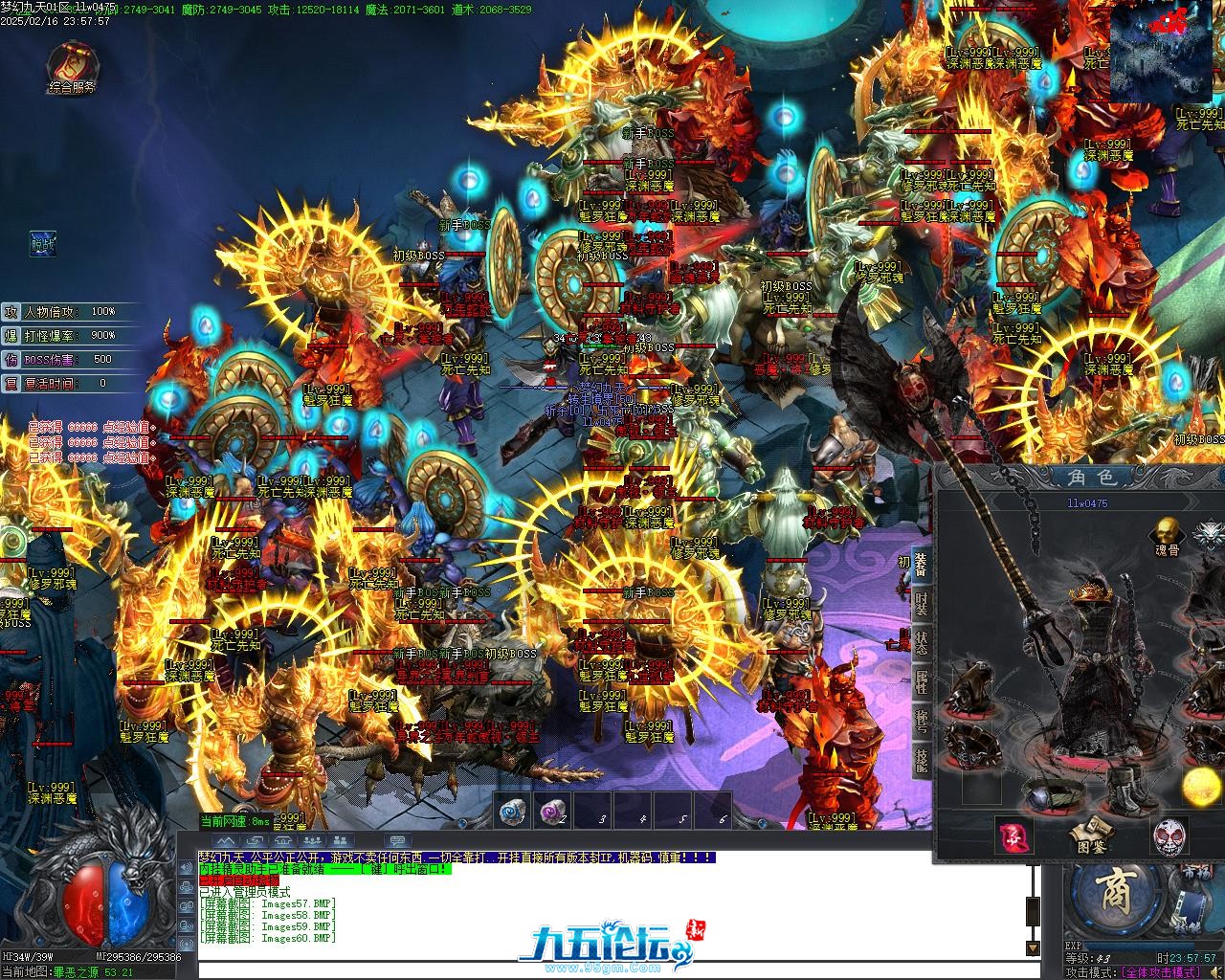Screen dimensions: 1225x980
Task: Open the 图鉴 codex scroll
Action: [1089, 836]
